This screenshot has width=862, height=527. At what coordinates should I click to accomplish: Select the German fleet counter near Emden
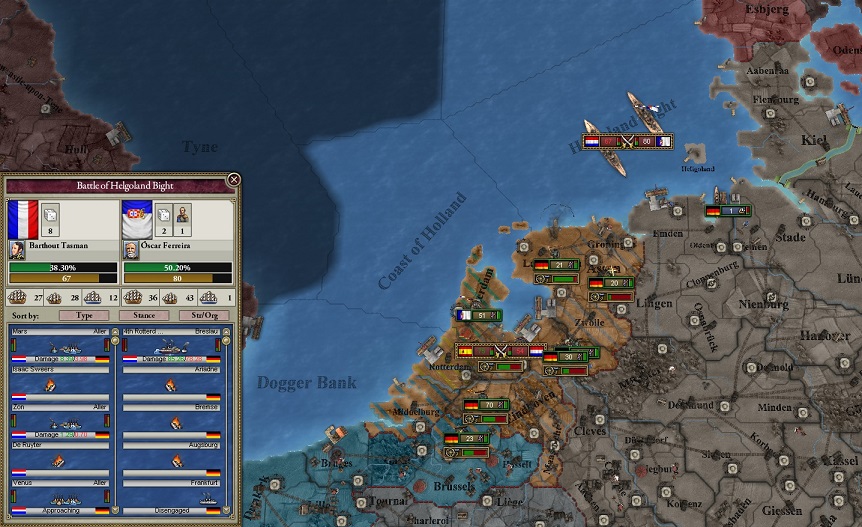coord(727,211)
